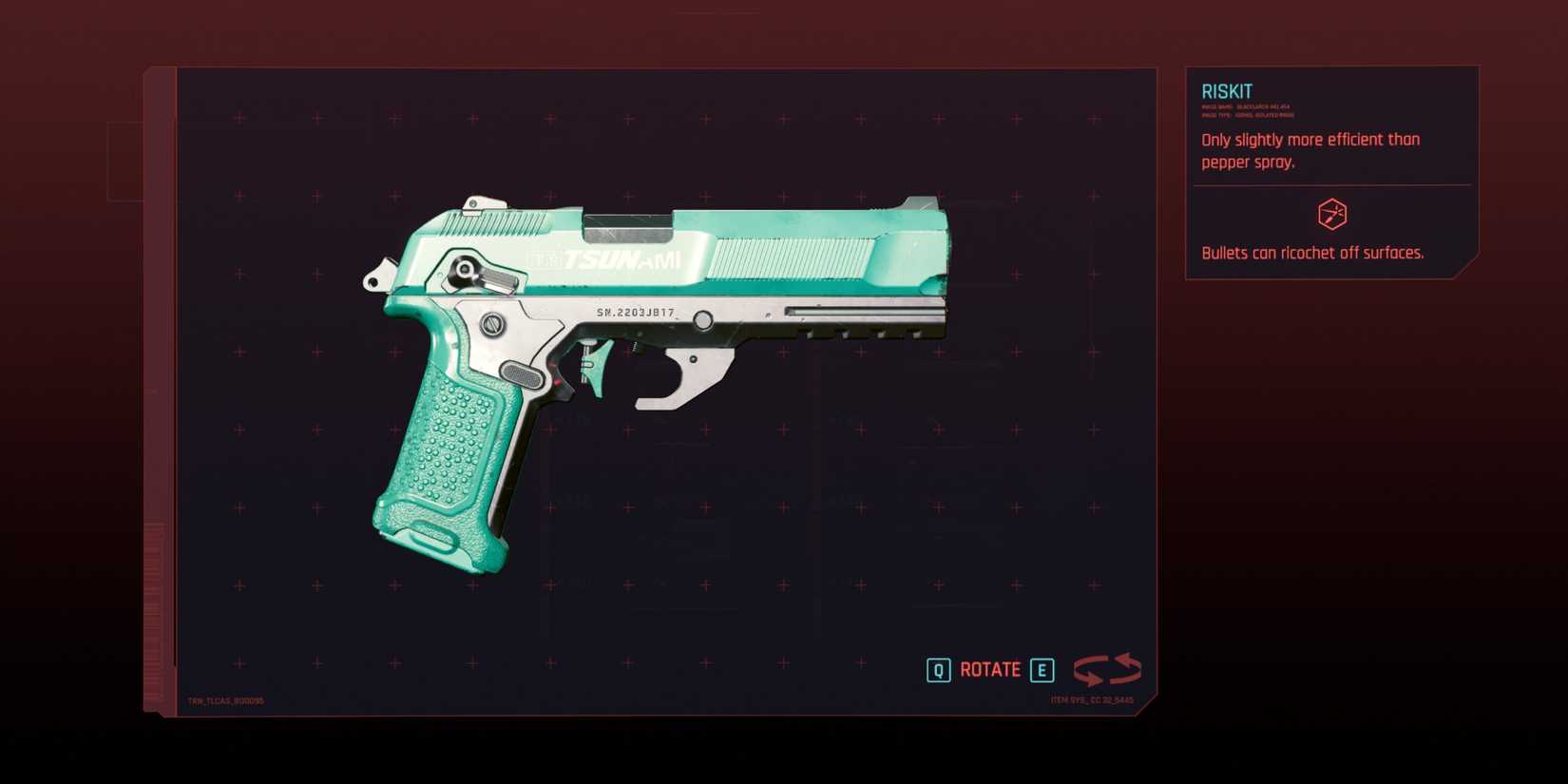
Task: Click the RISKIT weapon name heading
Action: [1227, 90]
